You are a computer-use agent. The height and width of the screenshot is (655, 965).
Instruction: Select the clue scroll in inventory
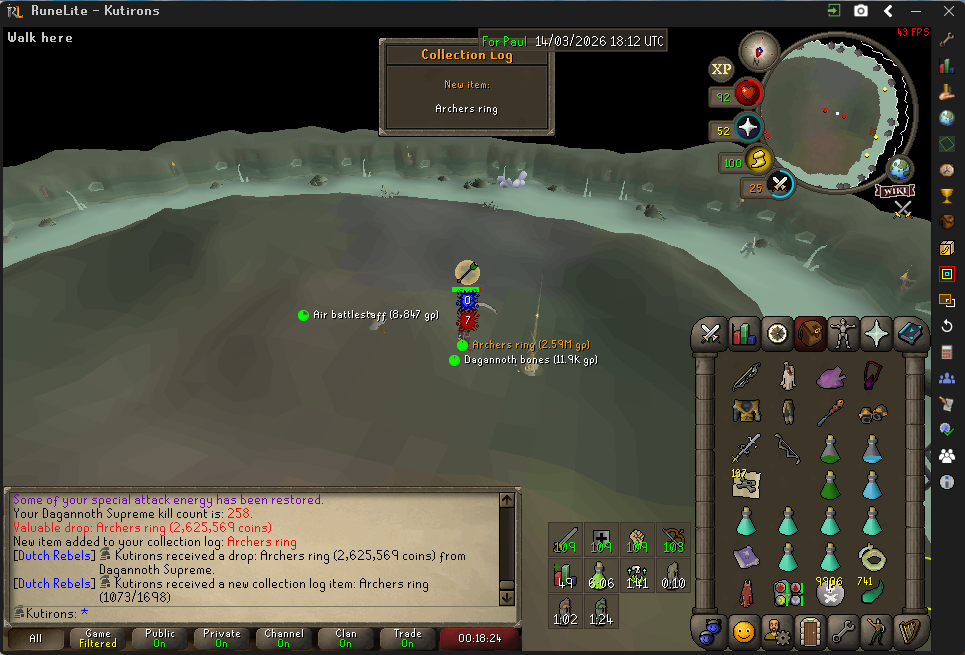[745, 484]
